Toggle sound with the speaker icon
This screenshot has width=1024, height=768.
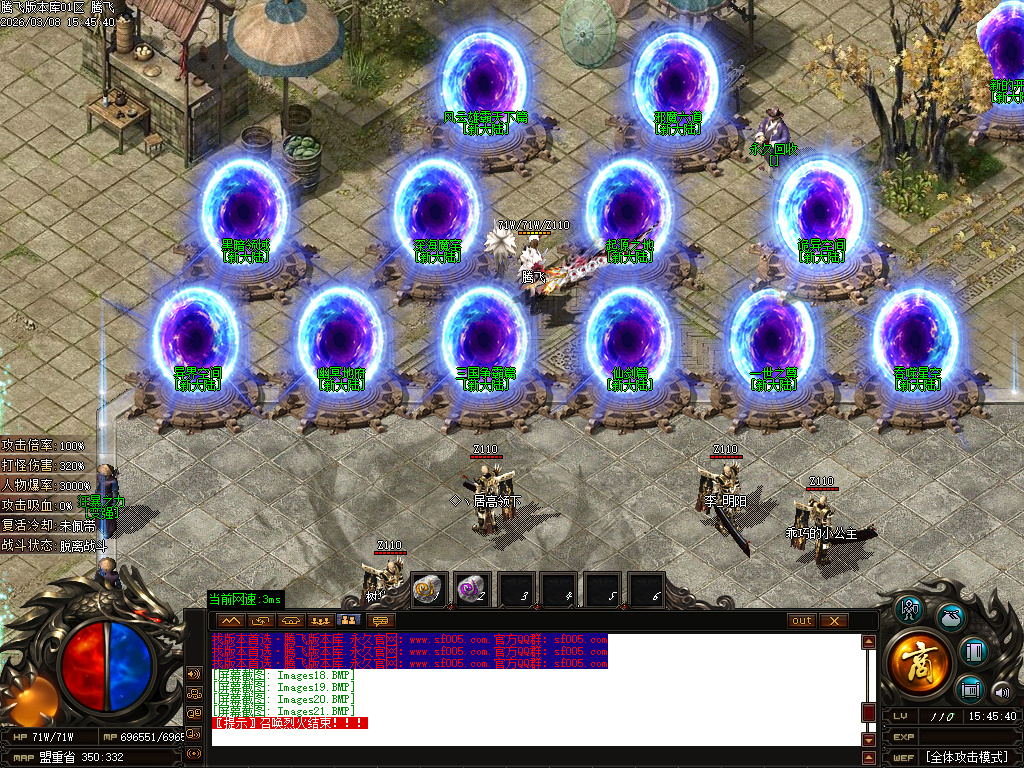pyautogui.click(x=1001, y=692)
